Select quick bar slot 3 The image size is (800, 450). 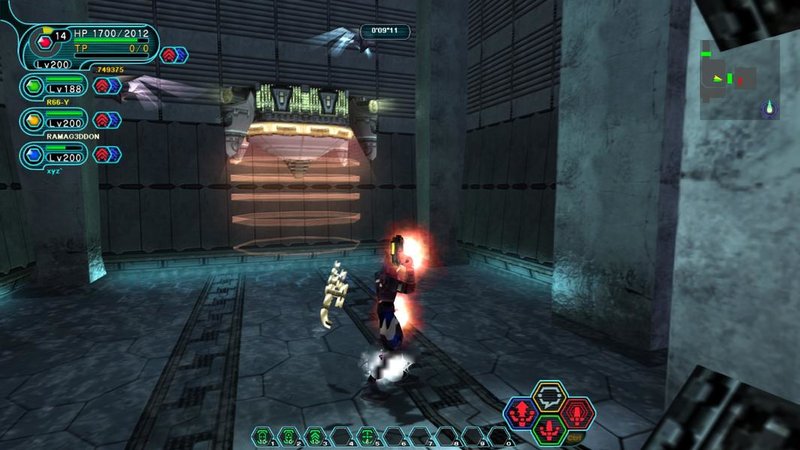tap(314, 436)
